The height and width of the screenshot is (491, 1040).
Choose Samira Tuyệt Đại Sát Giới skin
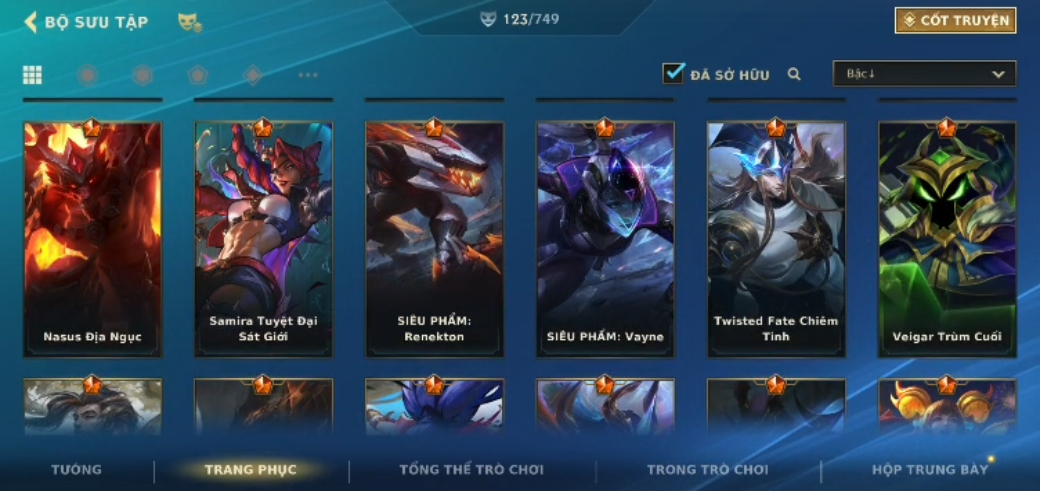point(263,239)
